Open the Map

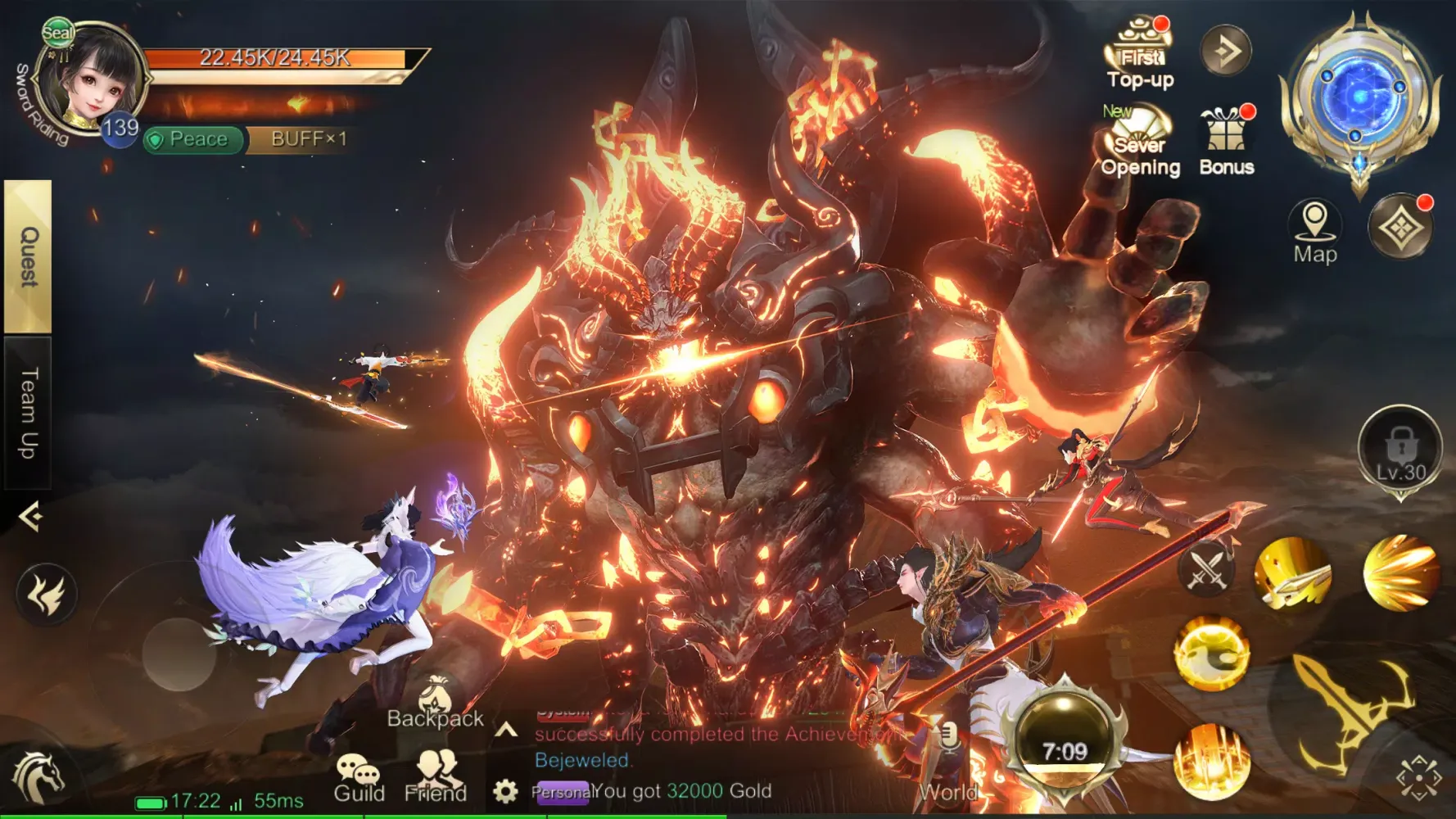pyautogui.click(x=1314, y=232)
